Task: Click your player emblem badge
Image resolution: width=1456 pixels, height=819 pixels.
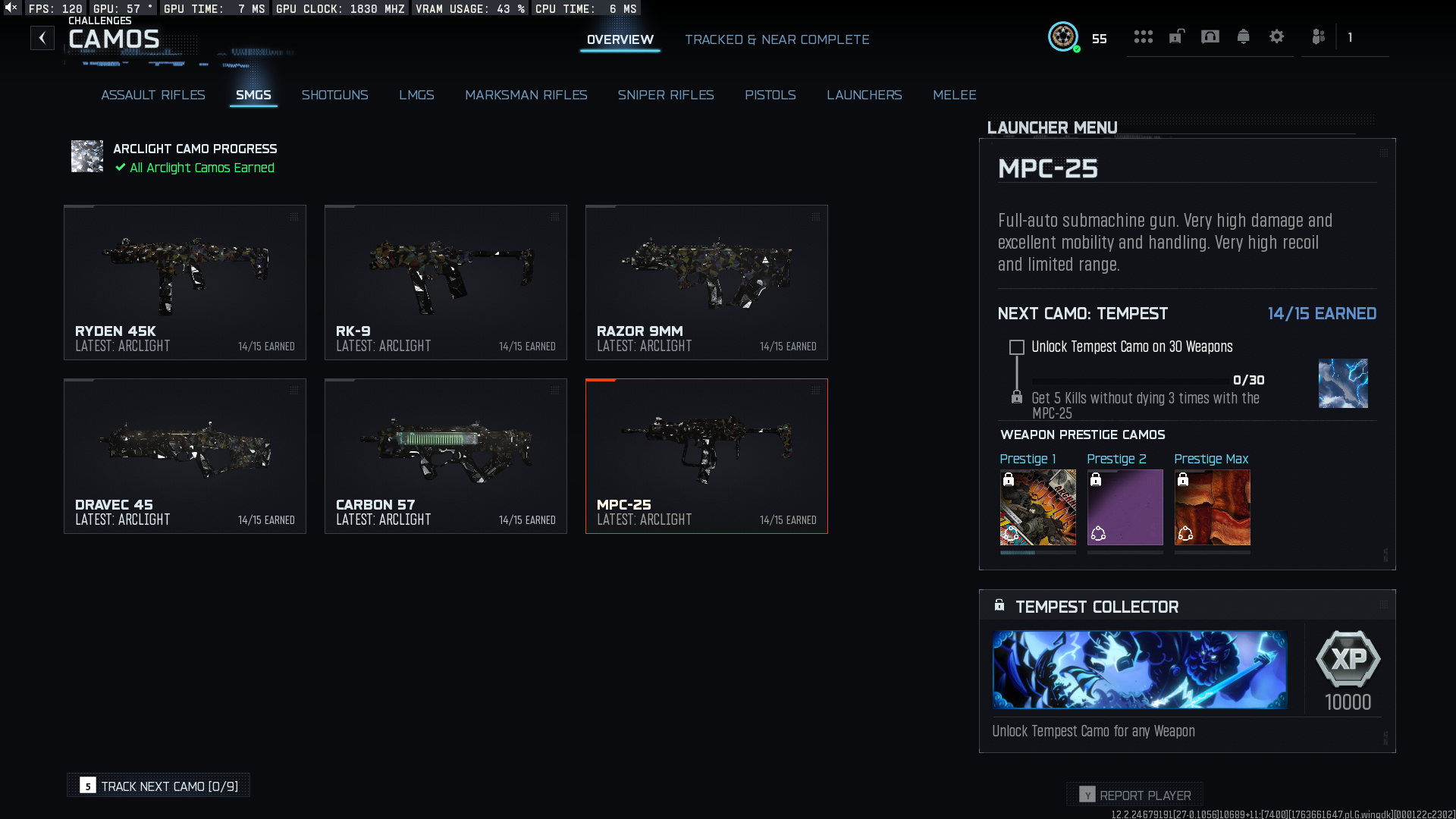Action: click(x=1064, y=36)
